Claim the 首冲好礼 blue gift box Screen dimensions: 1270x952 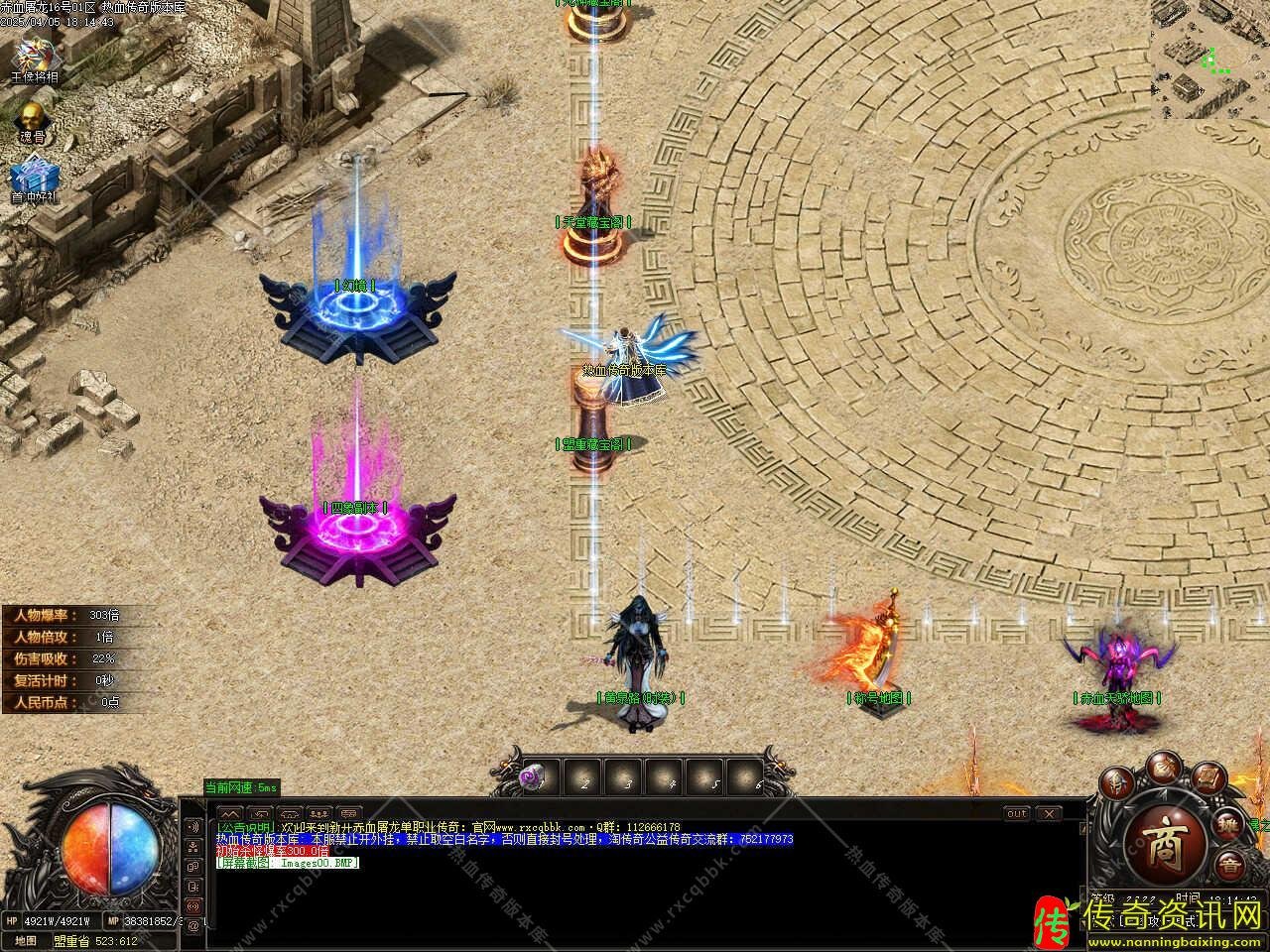coord(33,175)
